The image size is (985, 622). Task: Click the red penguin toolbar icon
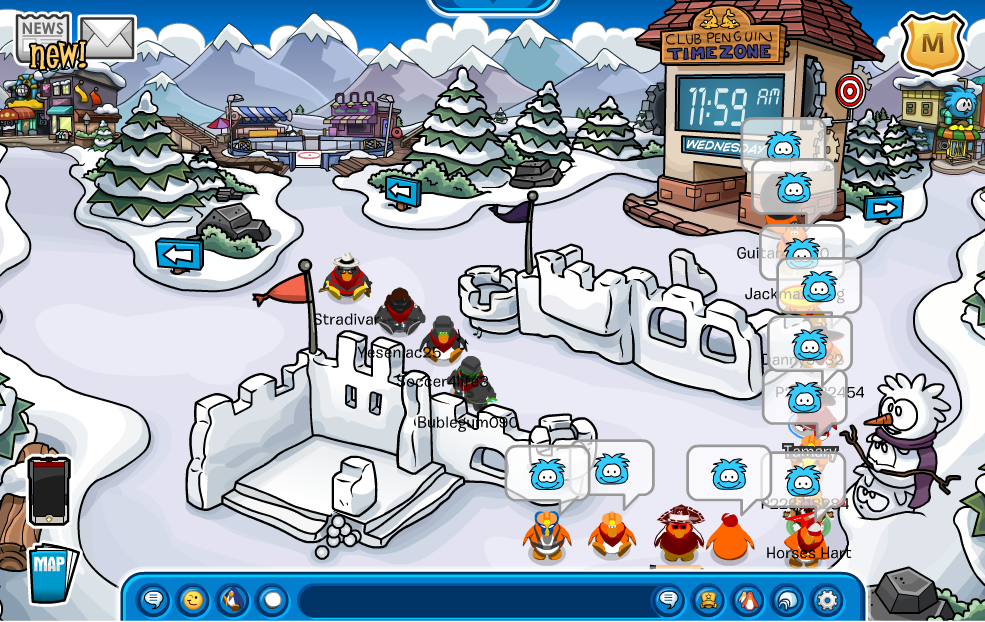(x=748, y=600)
